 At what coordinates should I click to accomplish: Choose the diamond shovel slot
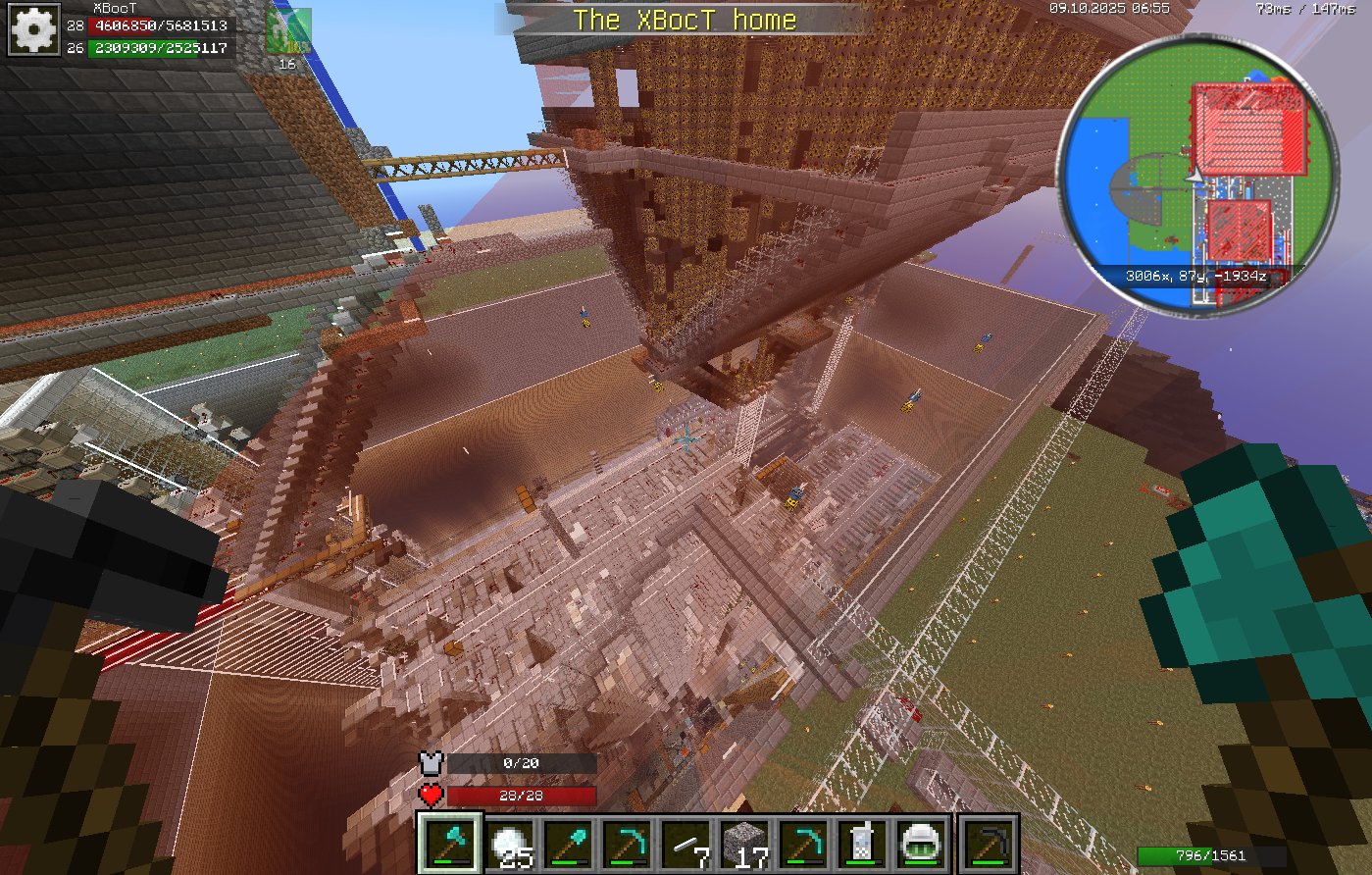pos(570,844)
